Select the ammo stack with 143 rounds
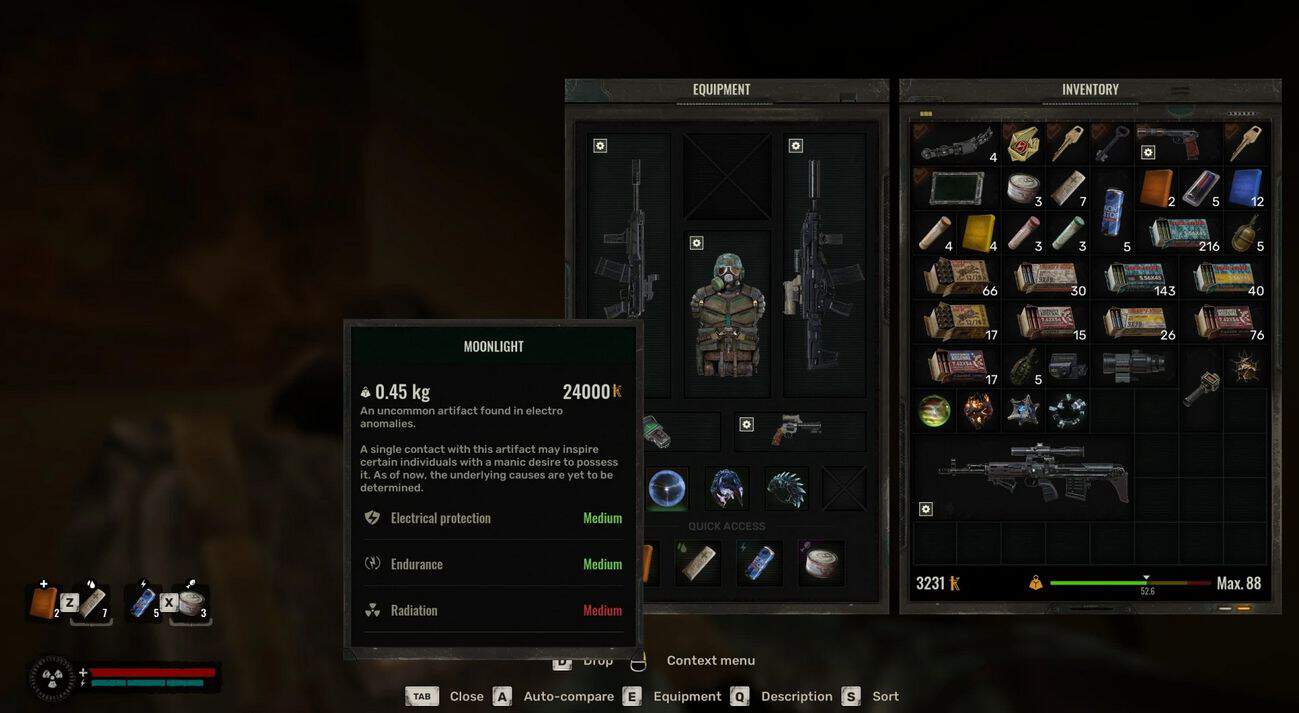1299x713 pixels. click(x=1136, y=277)
